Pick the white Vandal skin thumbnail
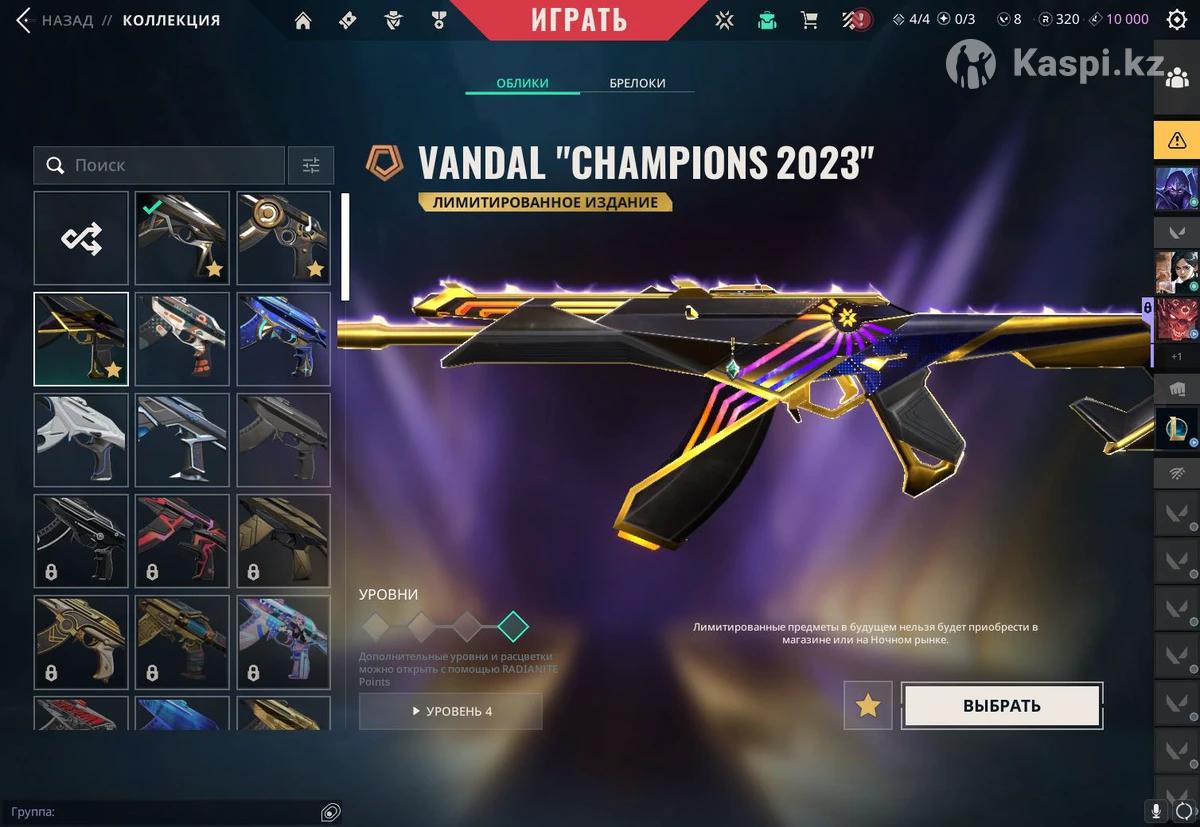 pyautogui.click(x=81, y=440)
